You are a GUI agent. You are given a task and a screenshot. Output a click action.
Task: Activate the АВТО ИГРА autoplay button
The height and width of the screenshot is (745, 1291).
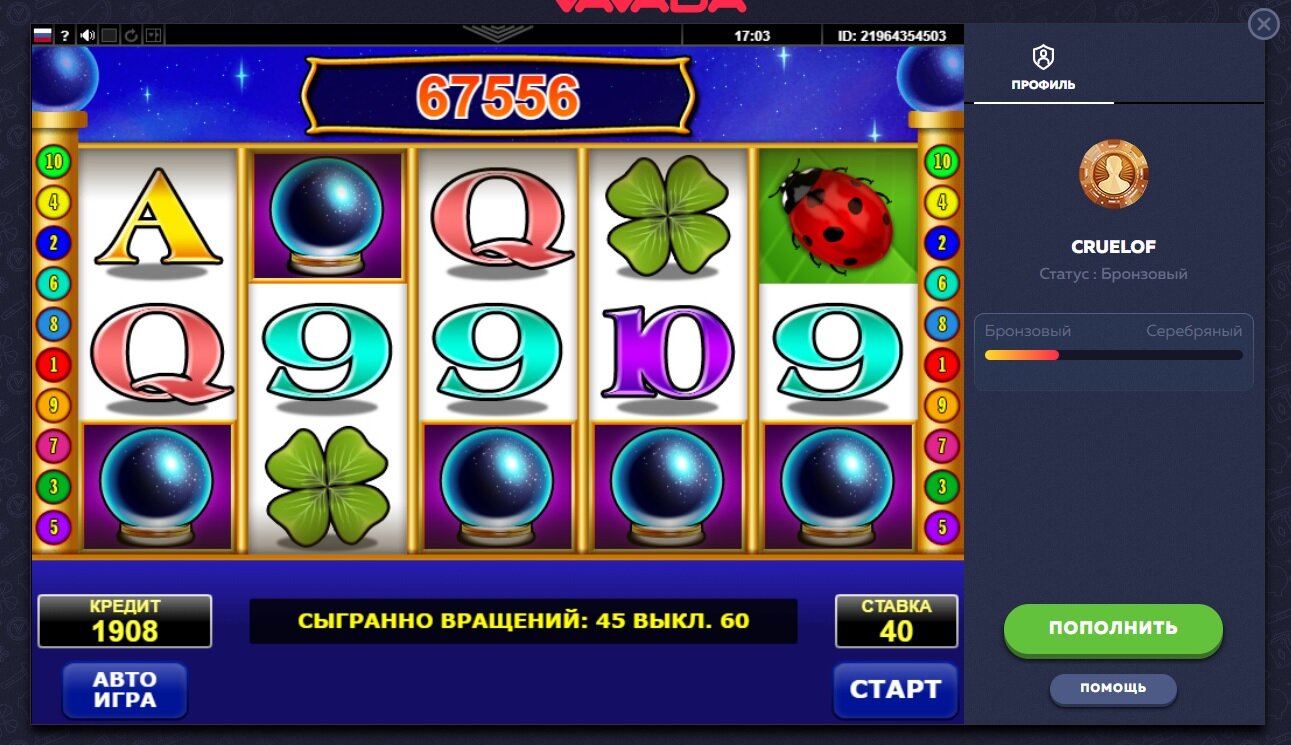pyautogui.click(x=125, y=690)
